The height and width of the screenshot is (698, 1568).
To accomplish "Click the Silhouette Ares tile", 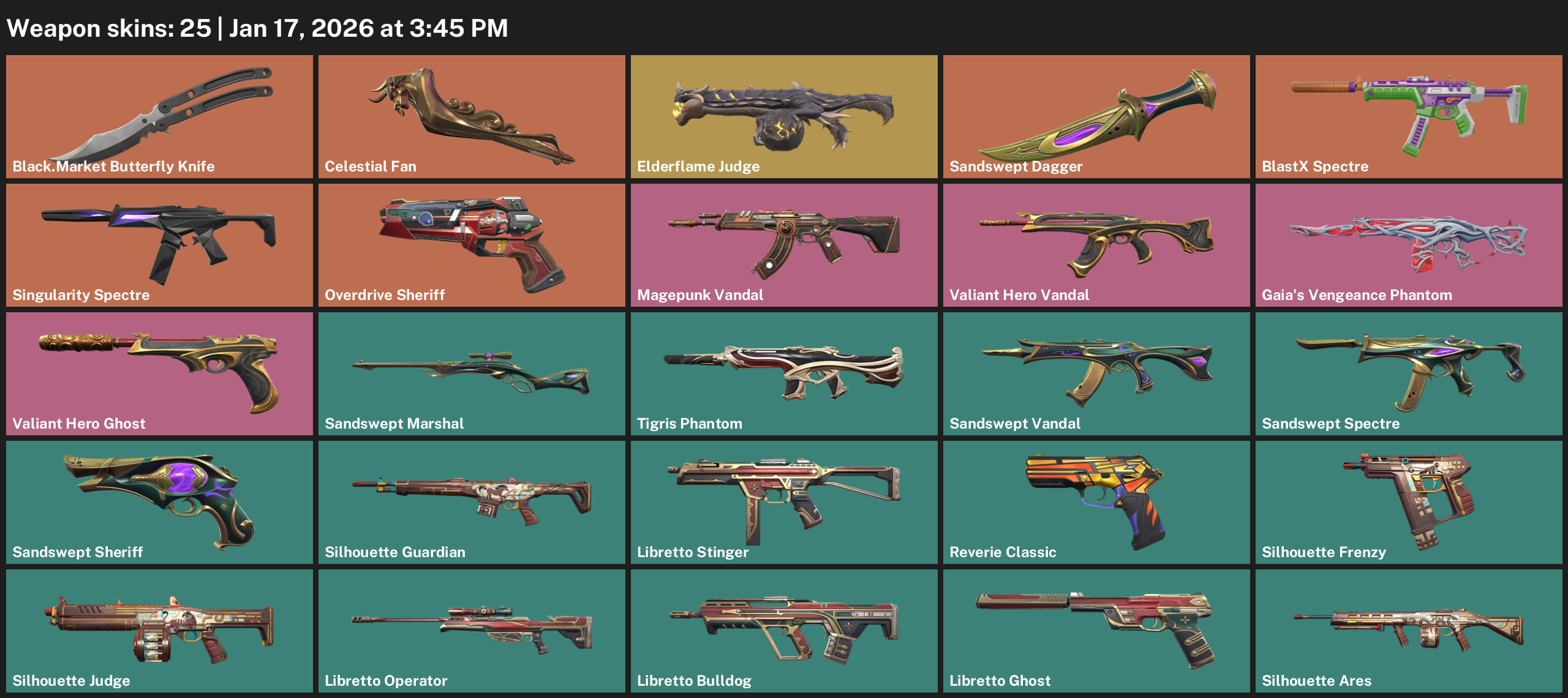I will (1409, 631).
